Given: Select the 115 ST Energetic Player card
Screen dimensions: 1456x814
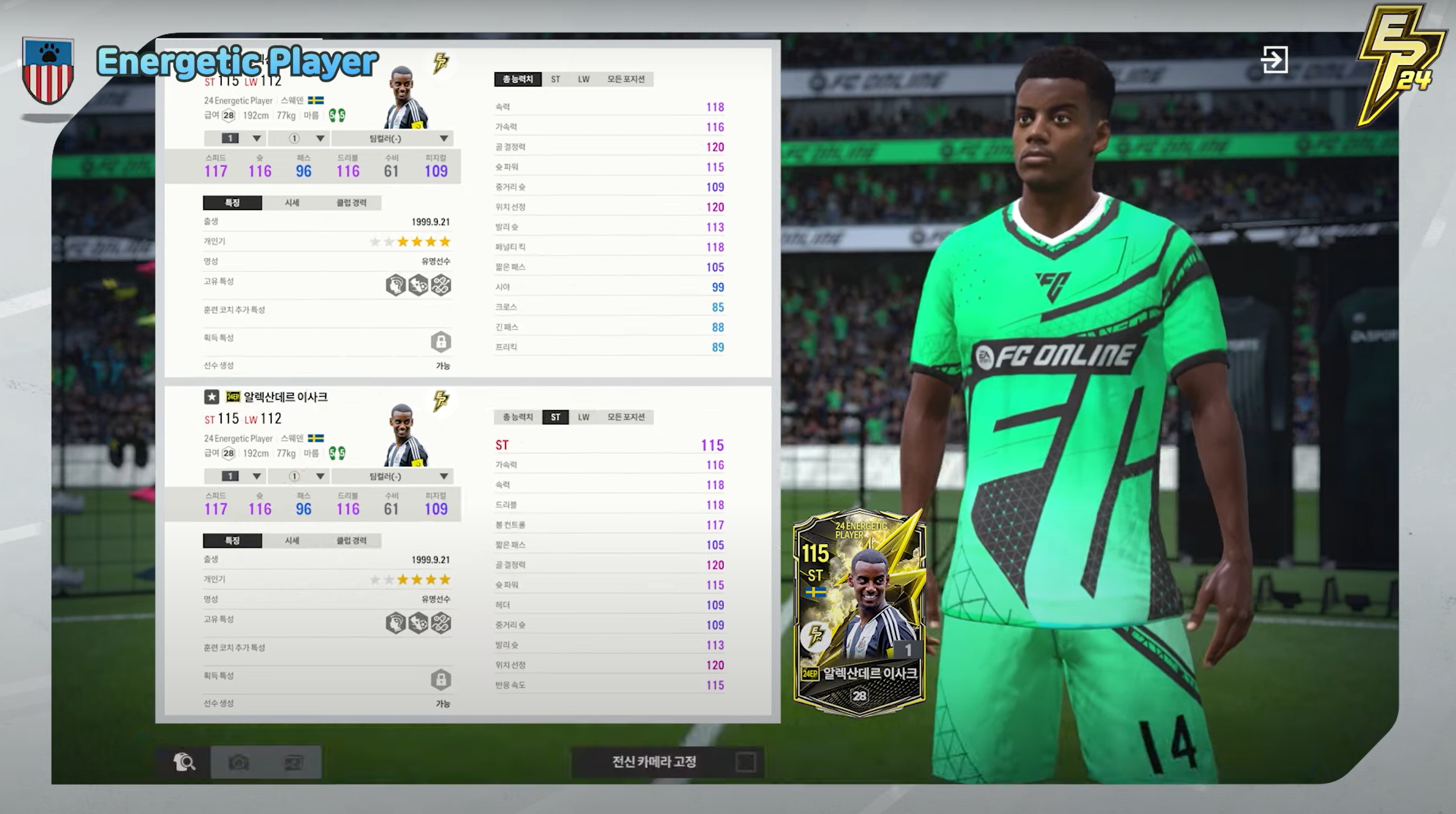Looking at the screenshot, I should [859, 612].
